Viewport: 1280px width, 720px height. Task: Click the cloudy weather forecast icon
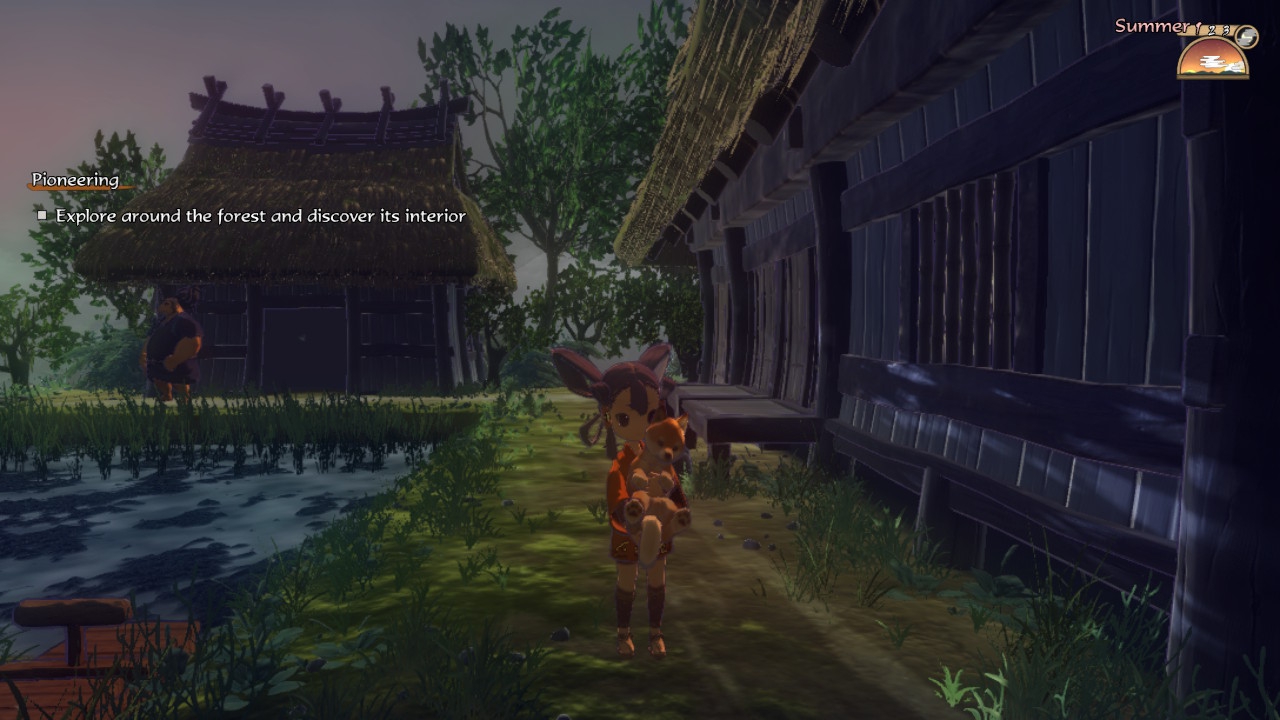[1245, 37]
